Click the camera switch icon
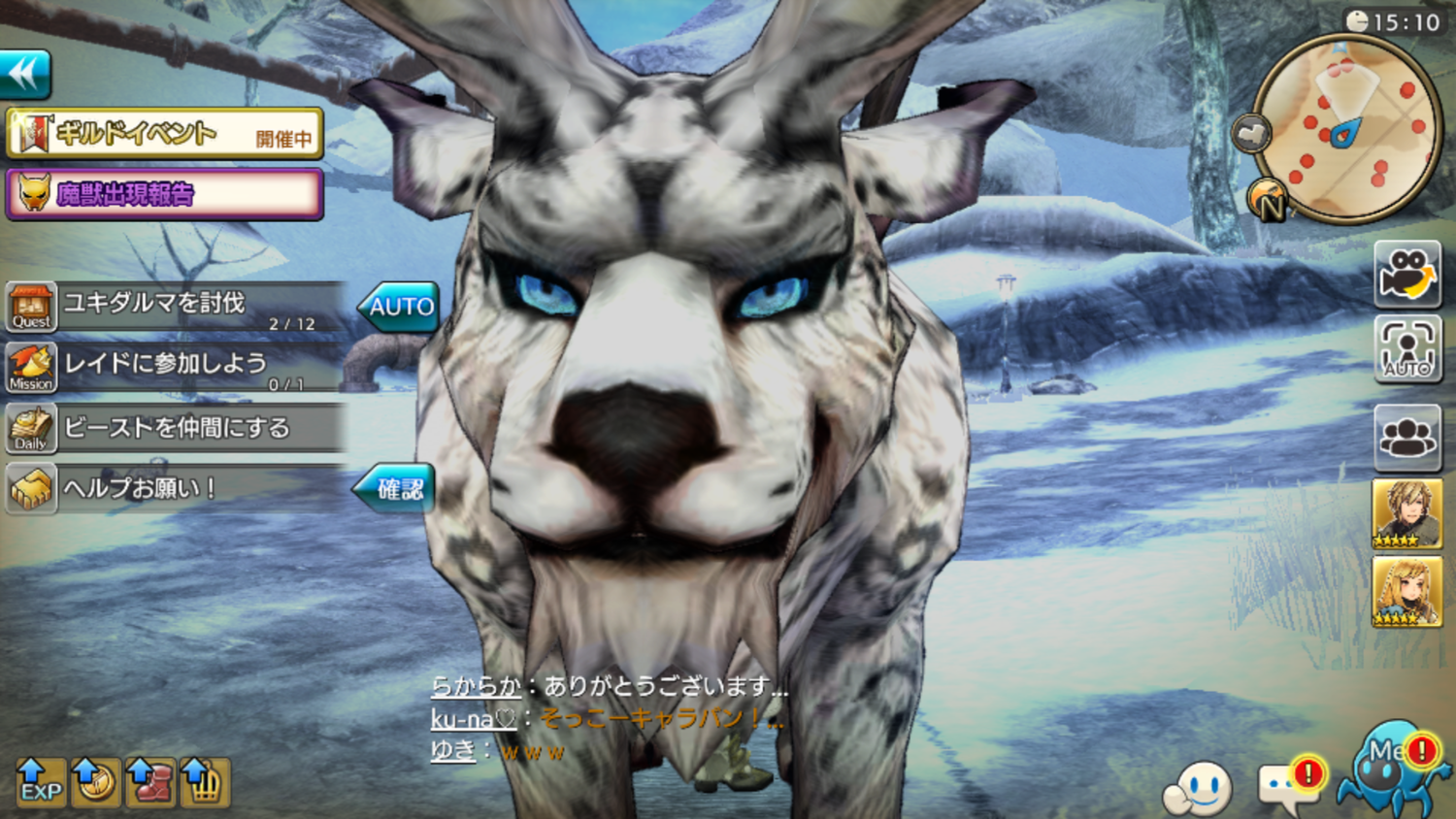 [x=1407, y=274]
